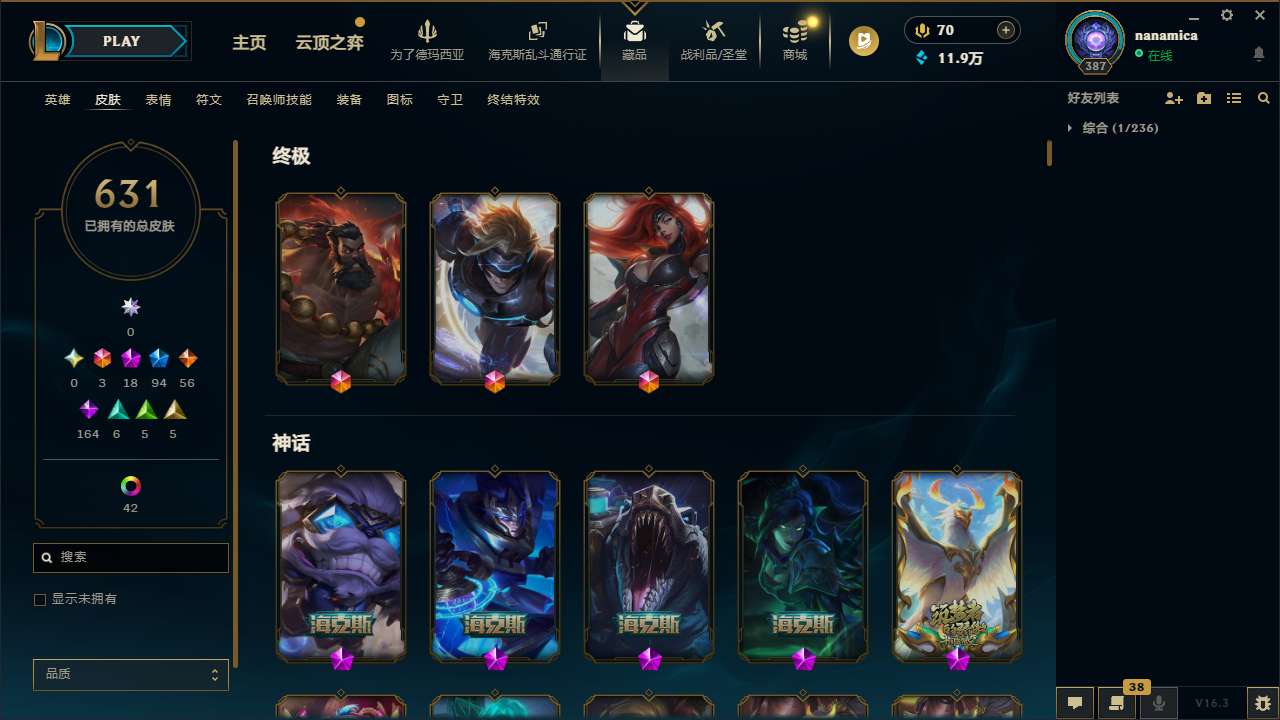Open friend search with the magnifier icon
The image size is (1280, 720).
[x=1264, y=97]
